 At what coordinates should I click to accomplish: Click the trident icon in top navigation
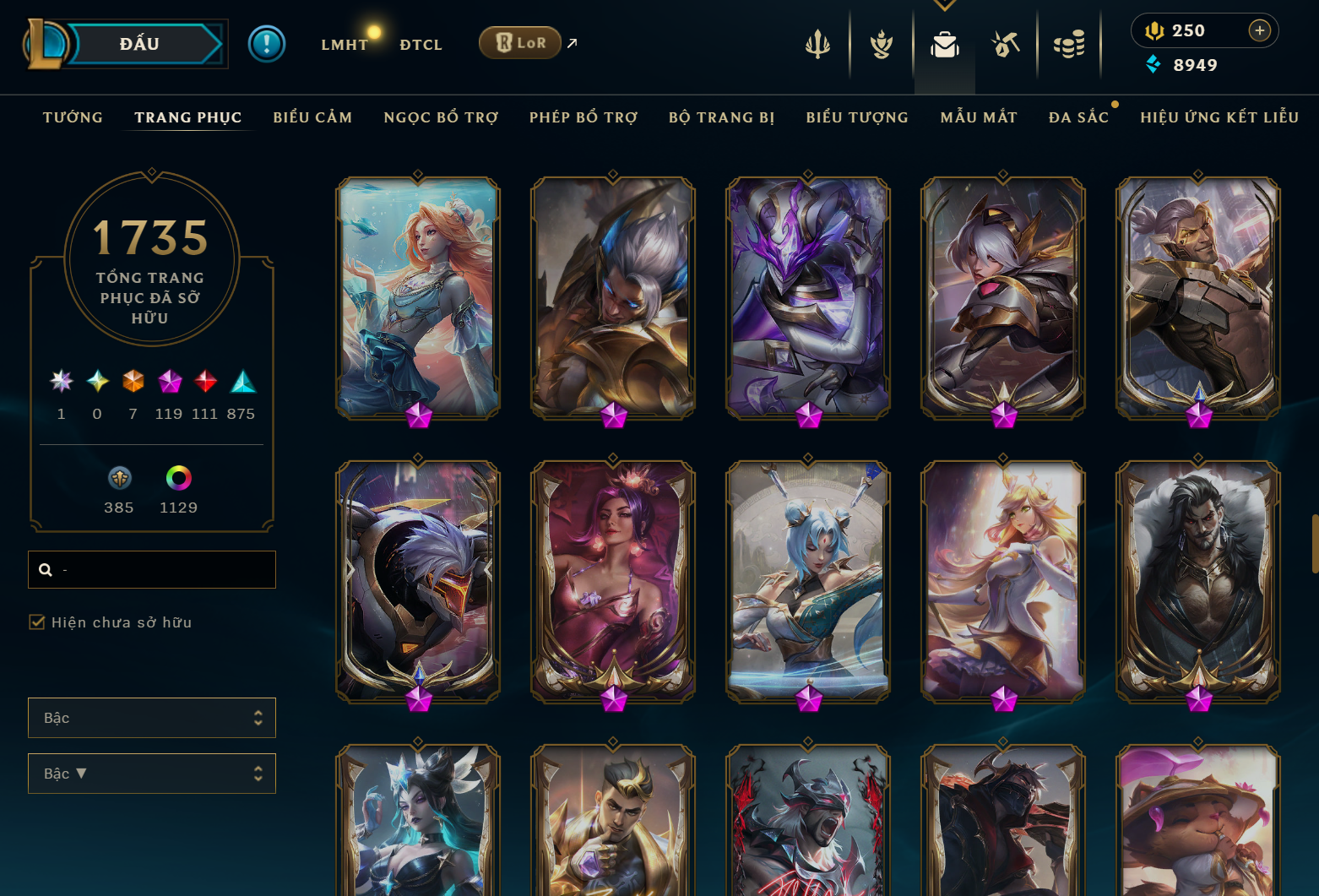click(x=818, y=44)
